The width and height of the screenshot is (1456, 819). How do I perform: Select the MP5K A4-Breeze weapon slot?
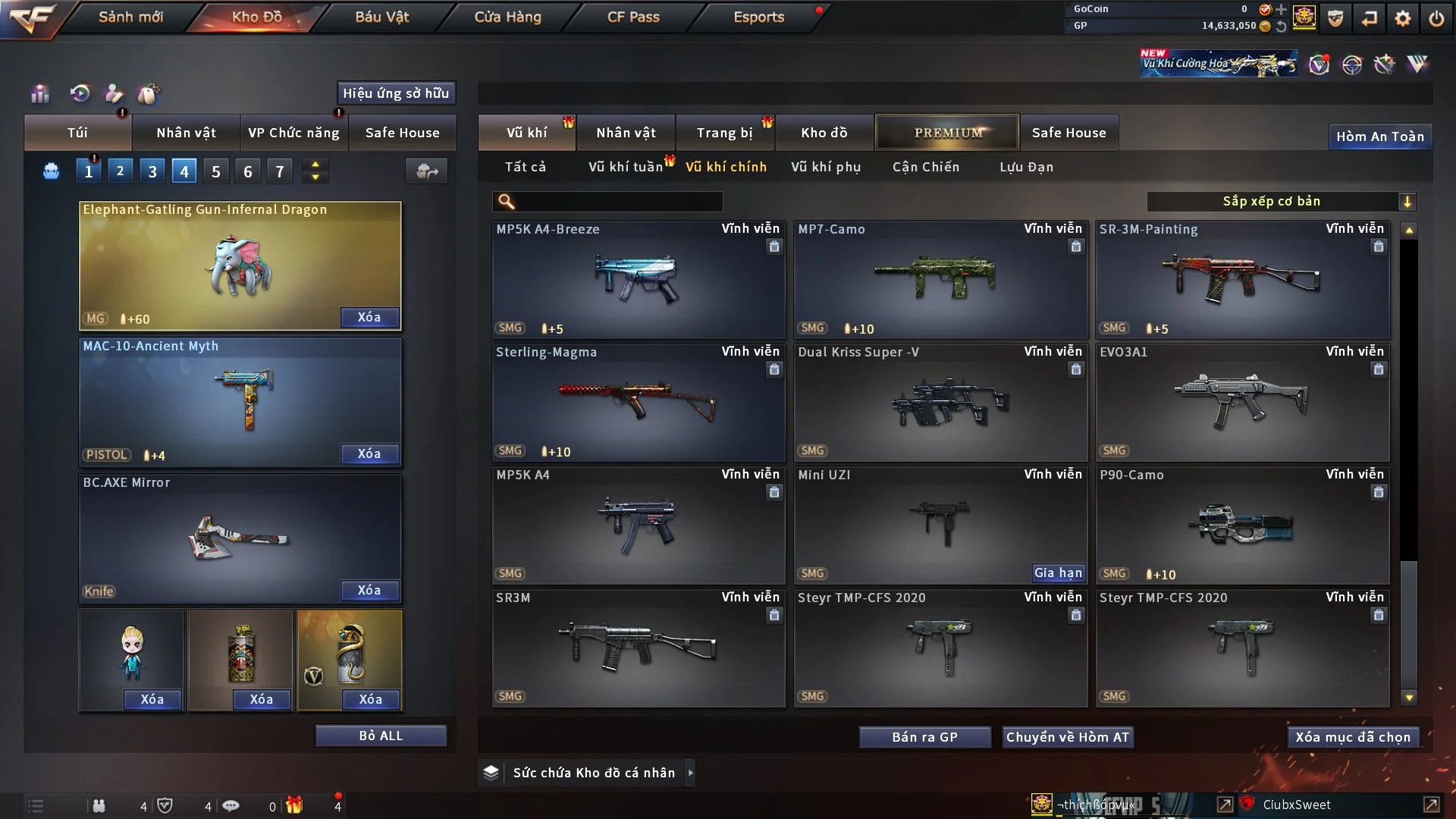(x=638, y=279)
